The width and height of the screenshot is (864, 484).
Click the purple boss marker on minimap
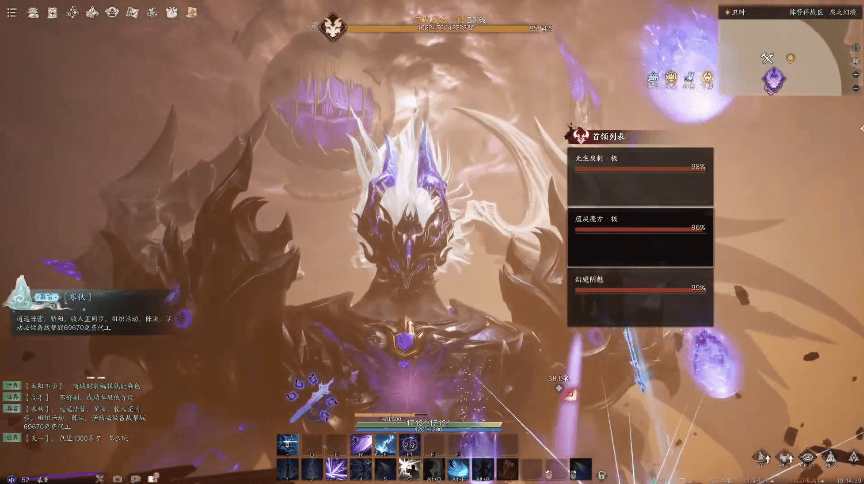click(x=773, y=80)
